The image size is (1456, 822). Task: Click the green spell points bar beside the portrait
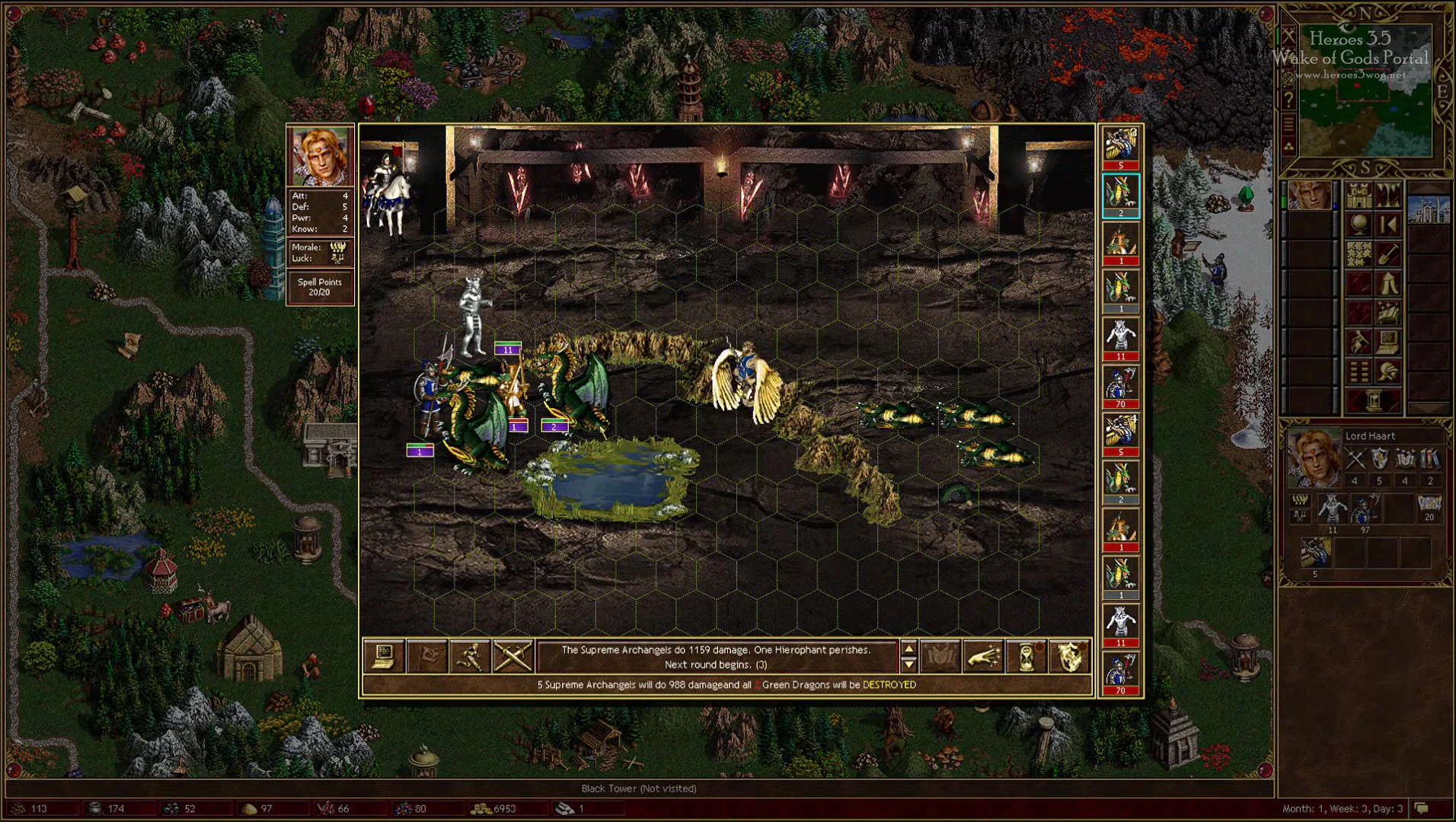click(1285, 202)
